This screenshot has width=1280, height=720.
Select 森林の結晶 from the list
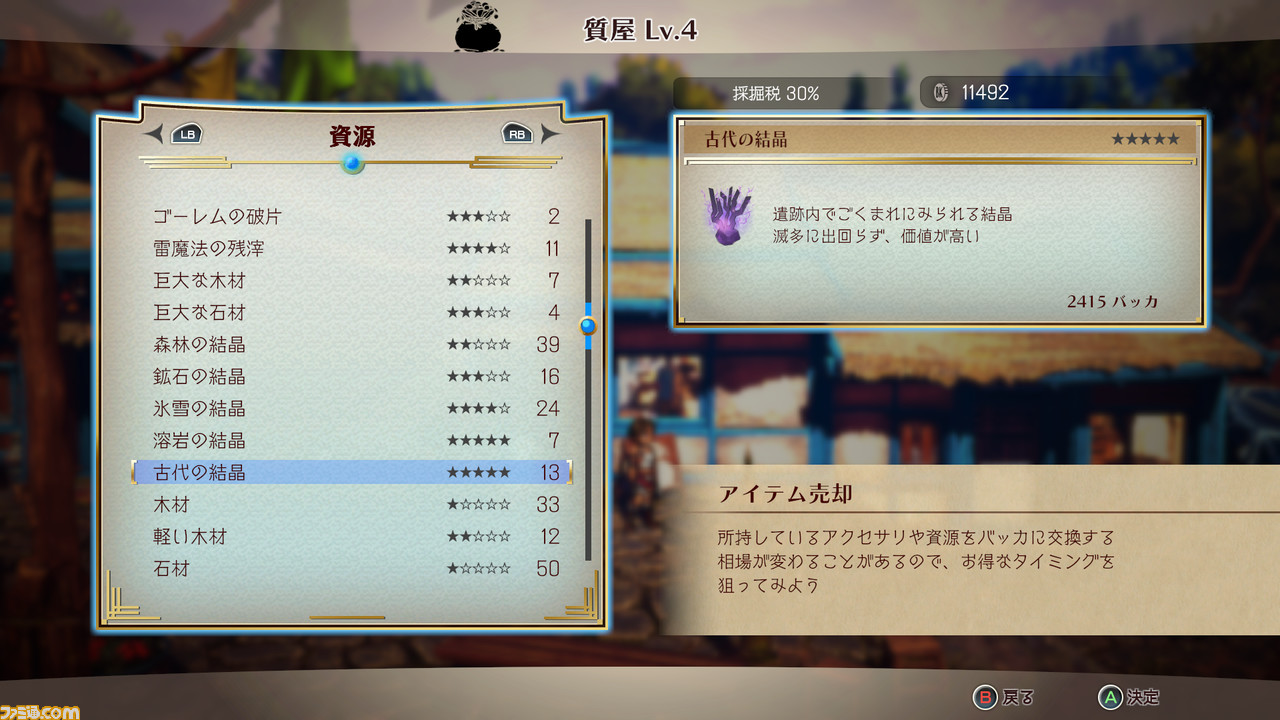tap(350, 344)
